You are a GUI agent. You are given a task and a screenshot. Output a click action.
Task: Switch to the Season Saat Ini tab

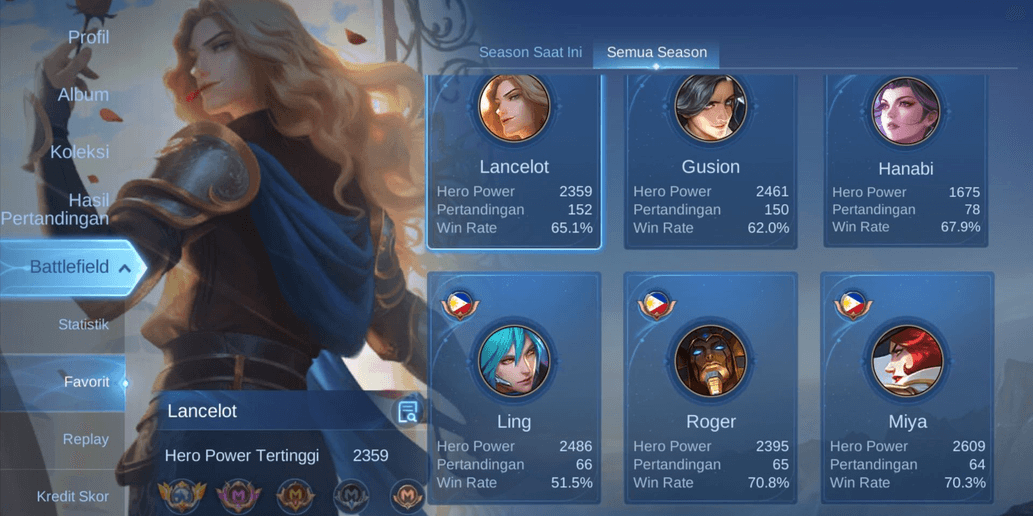[x=530, y=52]
